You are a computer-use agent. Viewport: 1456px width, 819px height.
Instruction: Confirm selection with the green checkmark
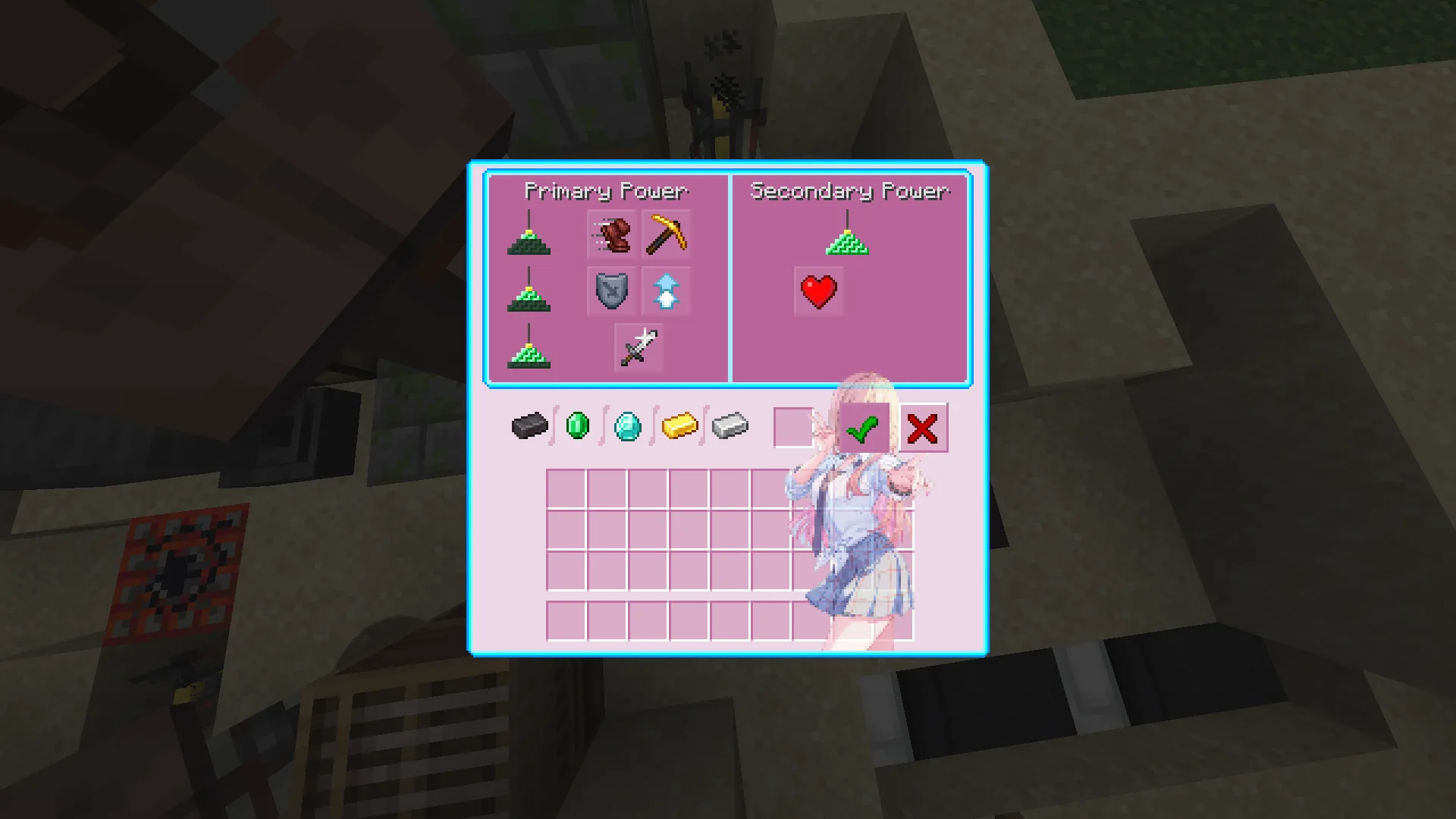point(864,429)
